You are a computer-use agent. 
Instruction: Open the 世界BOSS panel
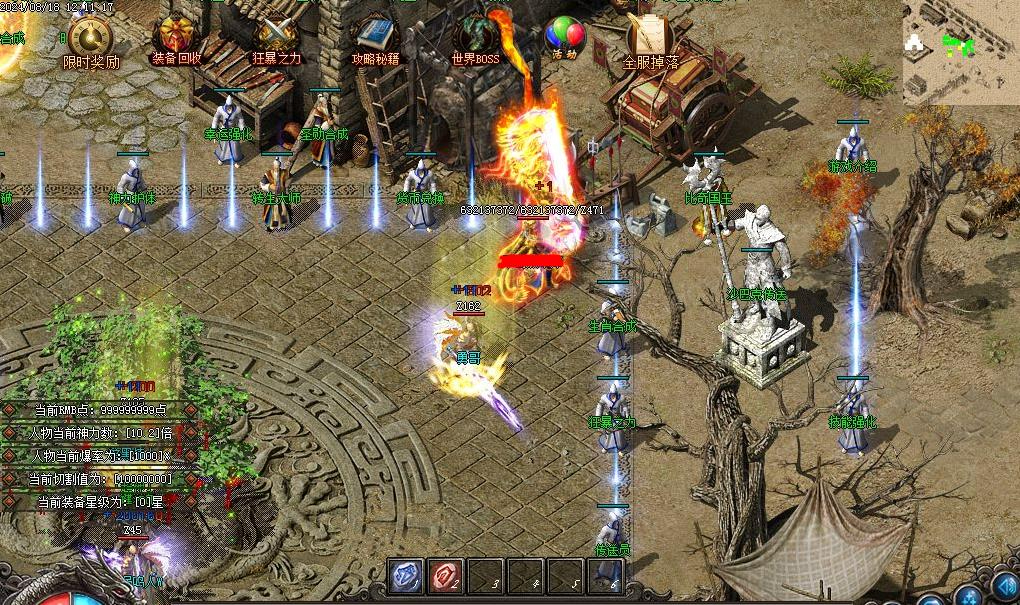tap(475, 36)
